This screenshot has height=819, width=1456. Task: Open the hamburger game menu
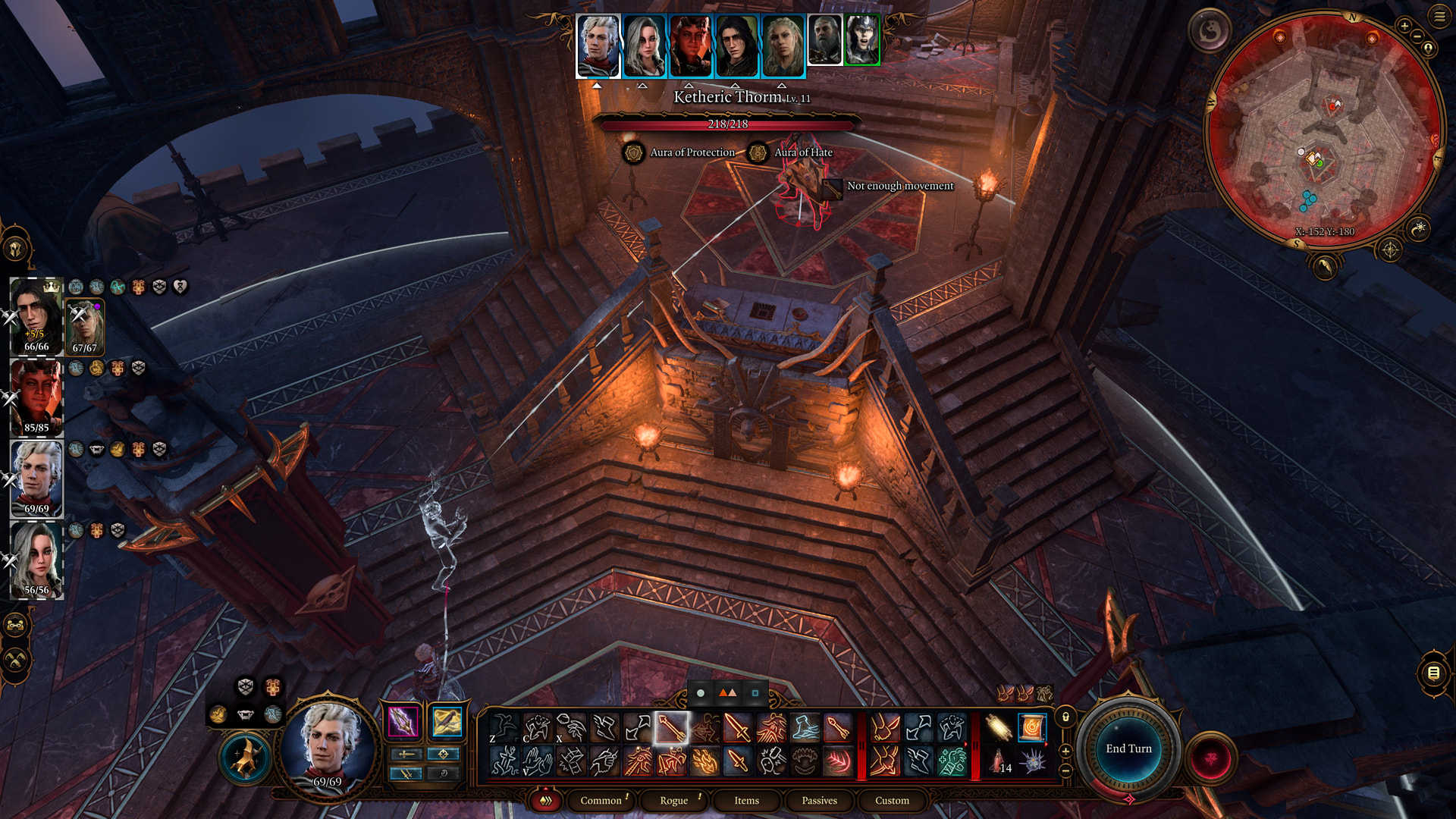click(1439, 17)
